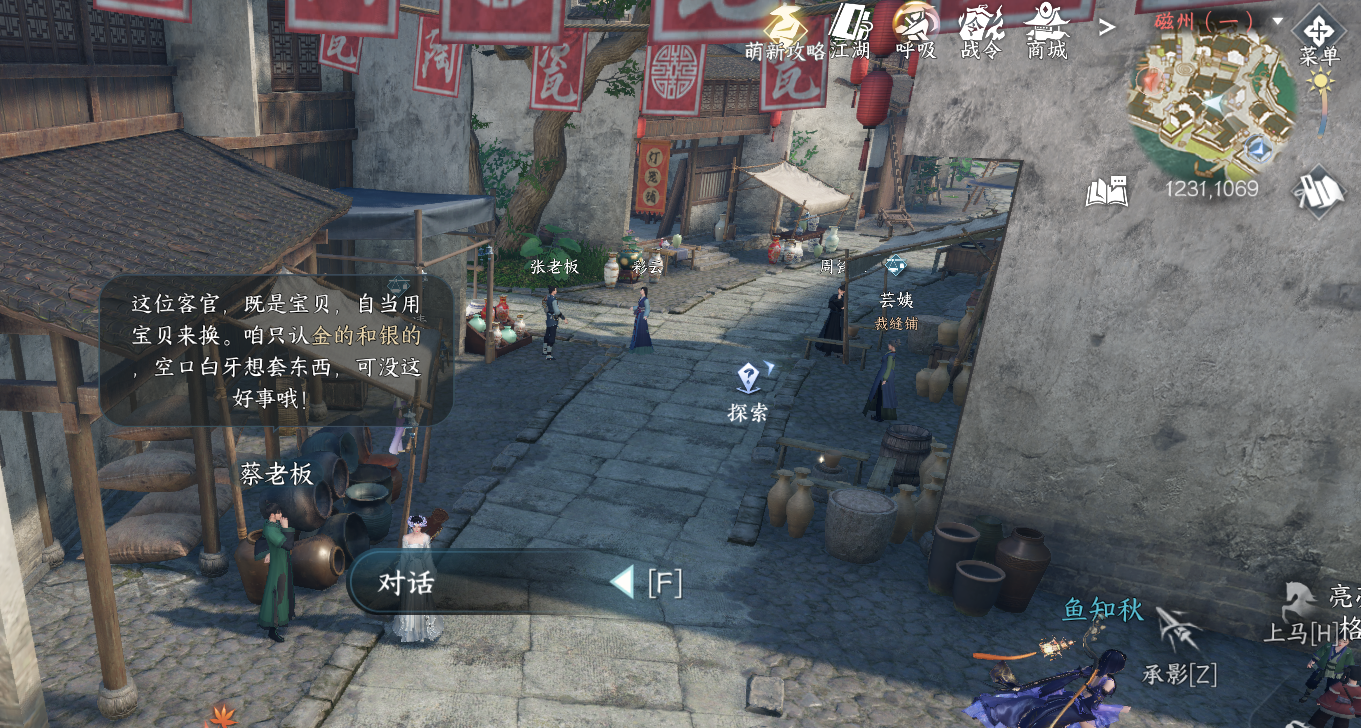Open the scroll icon below the minimap
The height and width of the screenshot is (728, 1361).
1318,190
